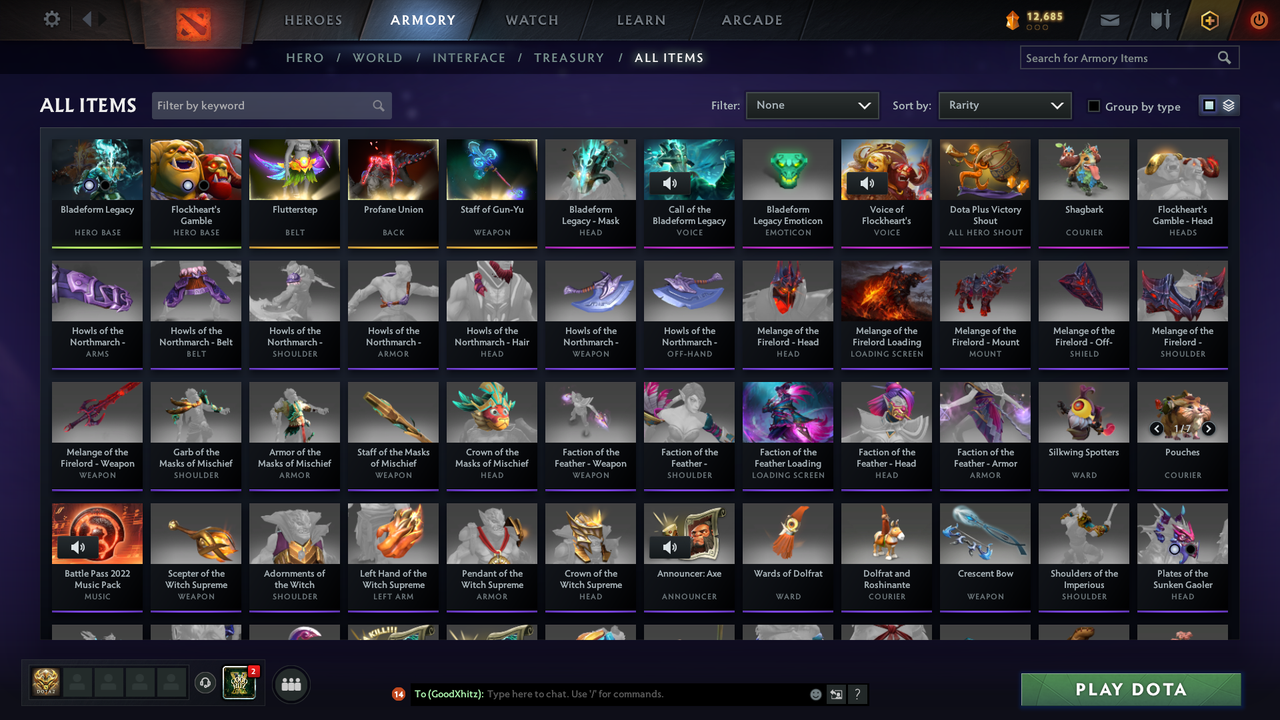Viewport: 1280px width, 720px height.
Task: Switch to the TREASURY tab
Action: pyautogui.click(x=569, y=57)
